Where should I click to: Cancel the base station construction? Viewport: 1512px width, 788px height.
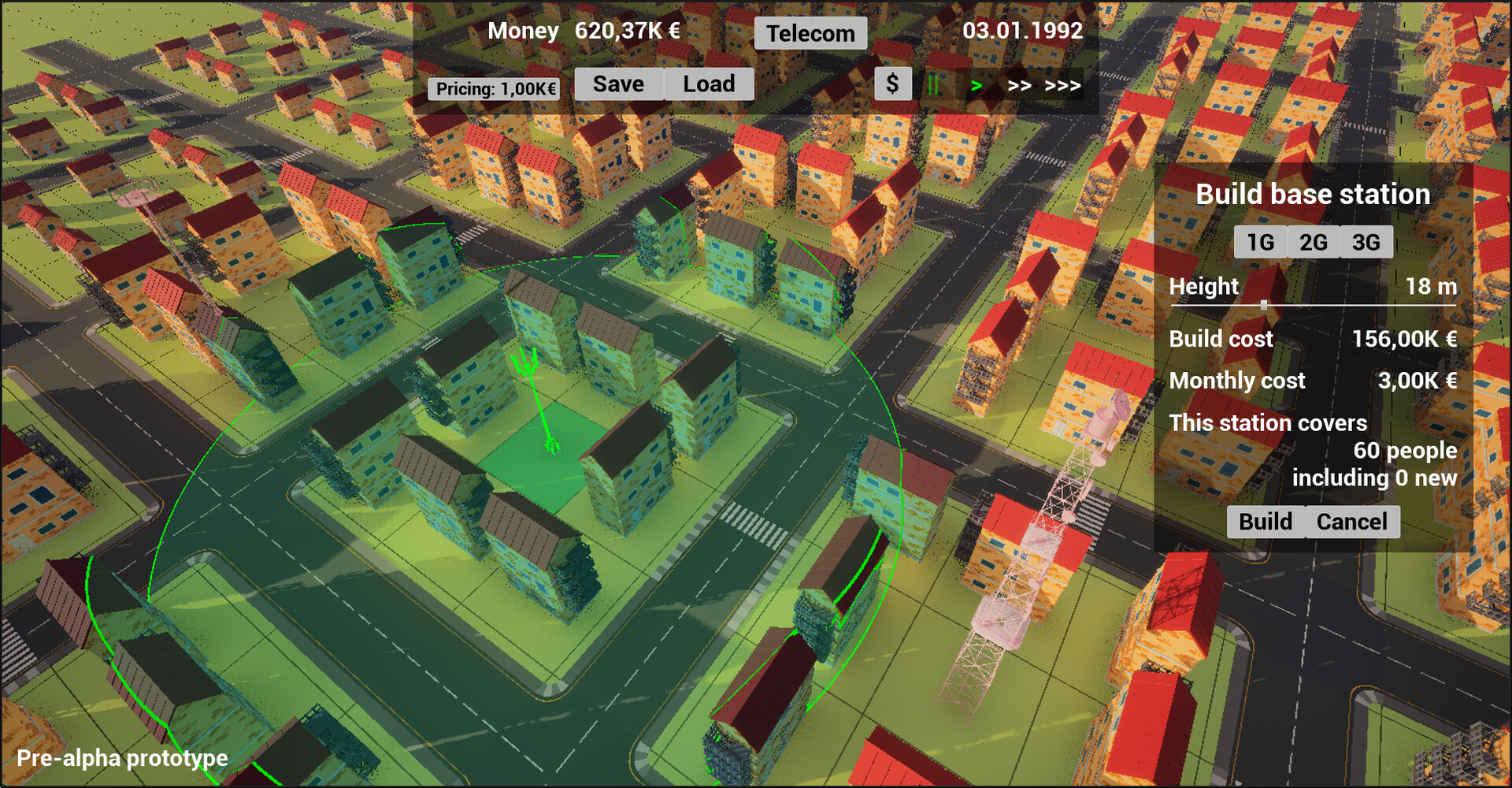(1351, 521)
